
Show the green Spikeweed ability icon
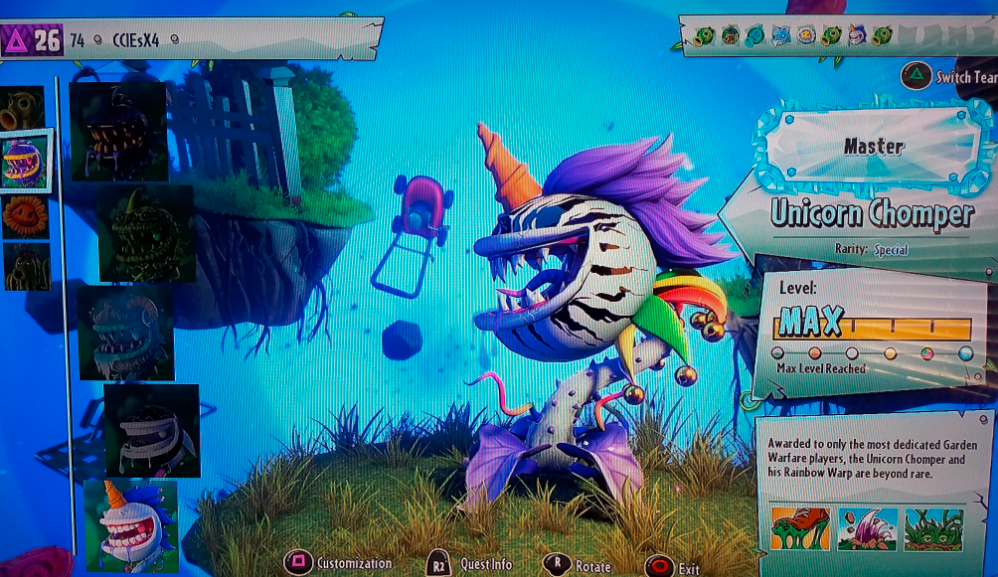[x=933, y=529]
